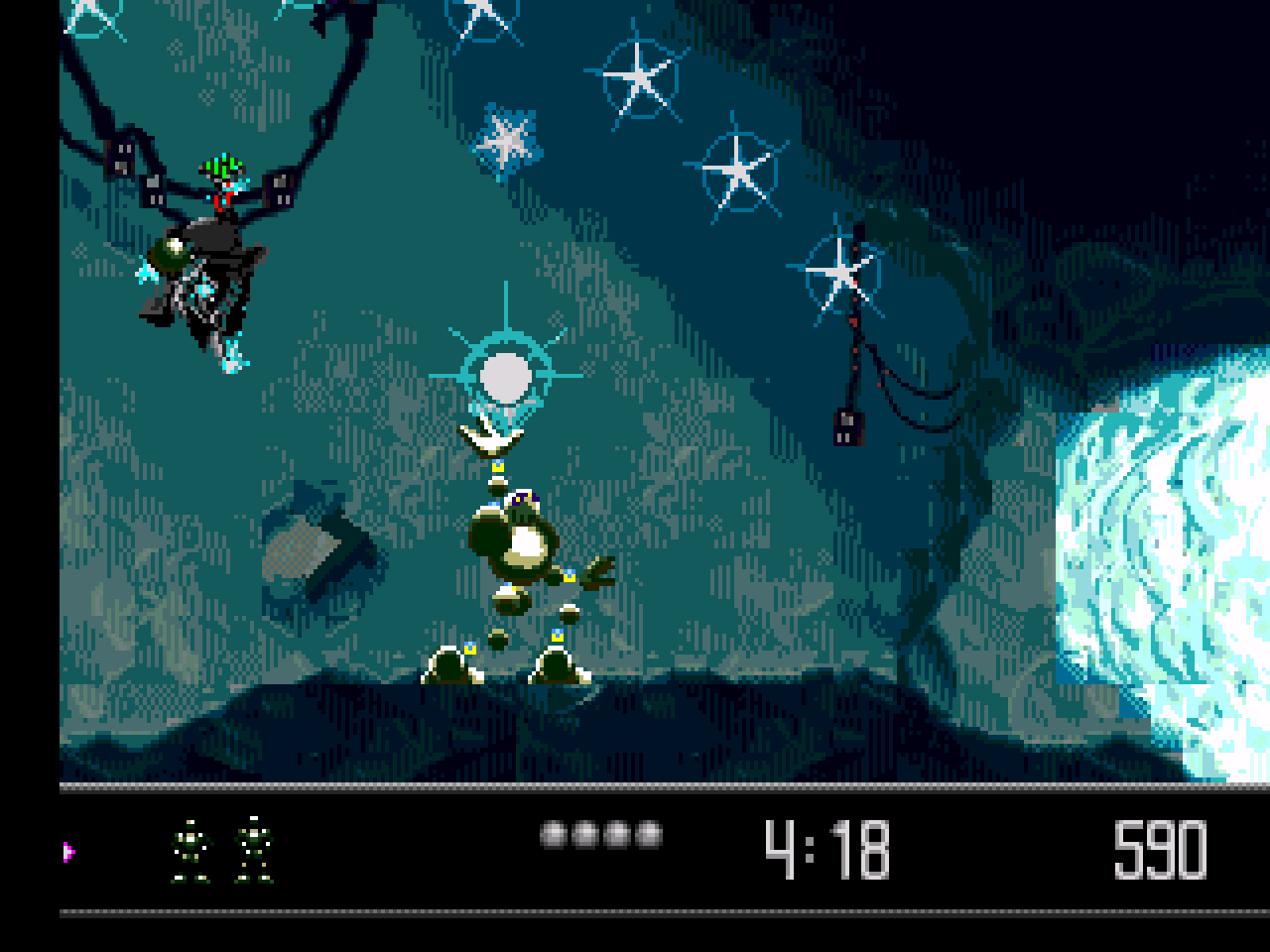Toggle the last health dot in the HUD
The image size is (1270, 952).
646,836
